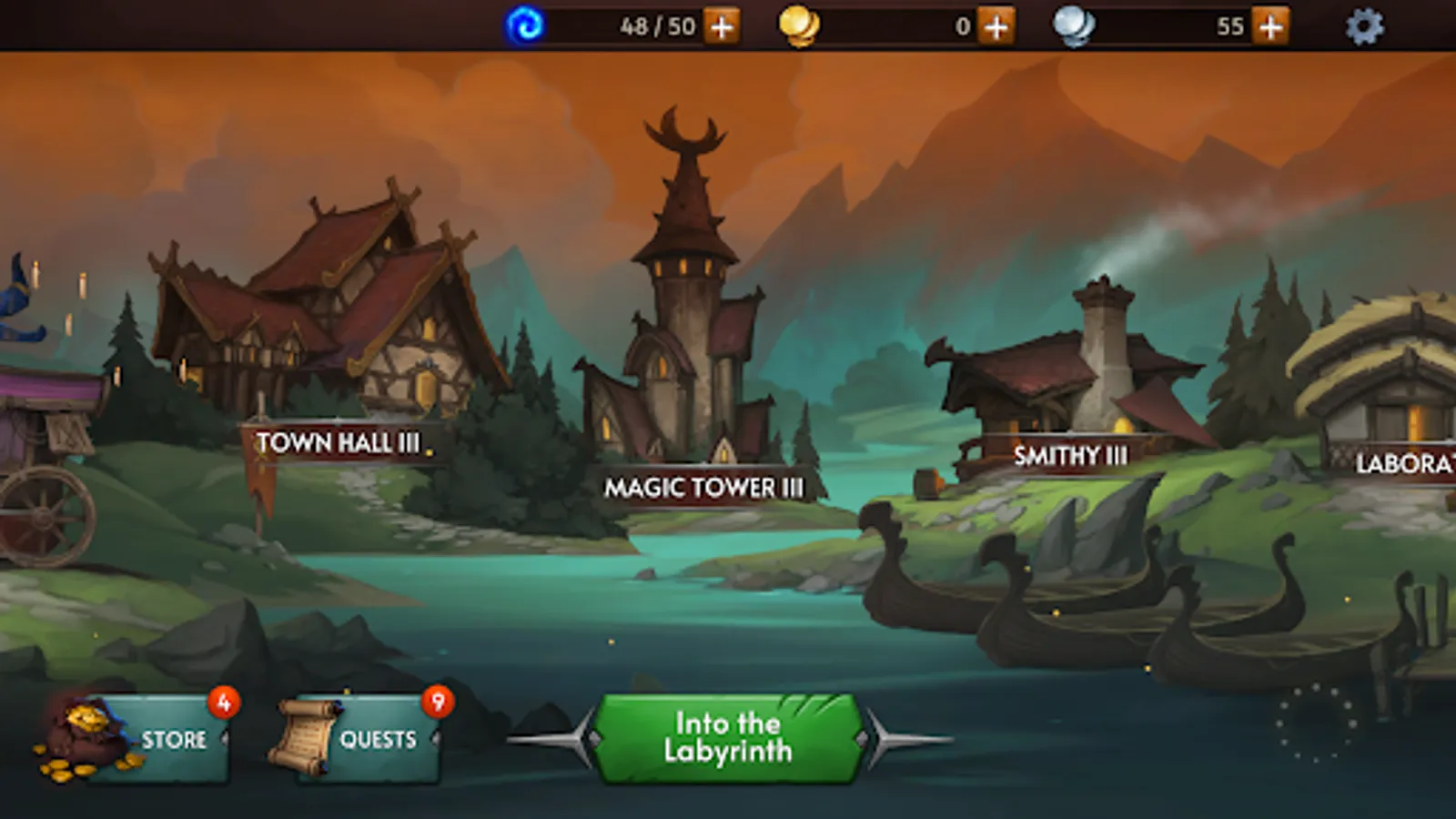Viewport: 1456px width, 819px height.
Task: Open the energy resource icon
Action: (522, 25)
